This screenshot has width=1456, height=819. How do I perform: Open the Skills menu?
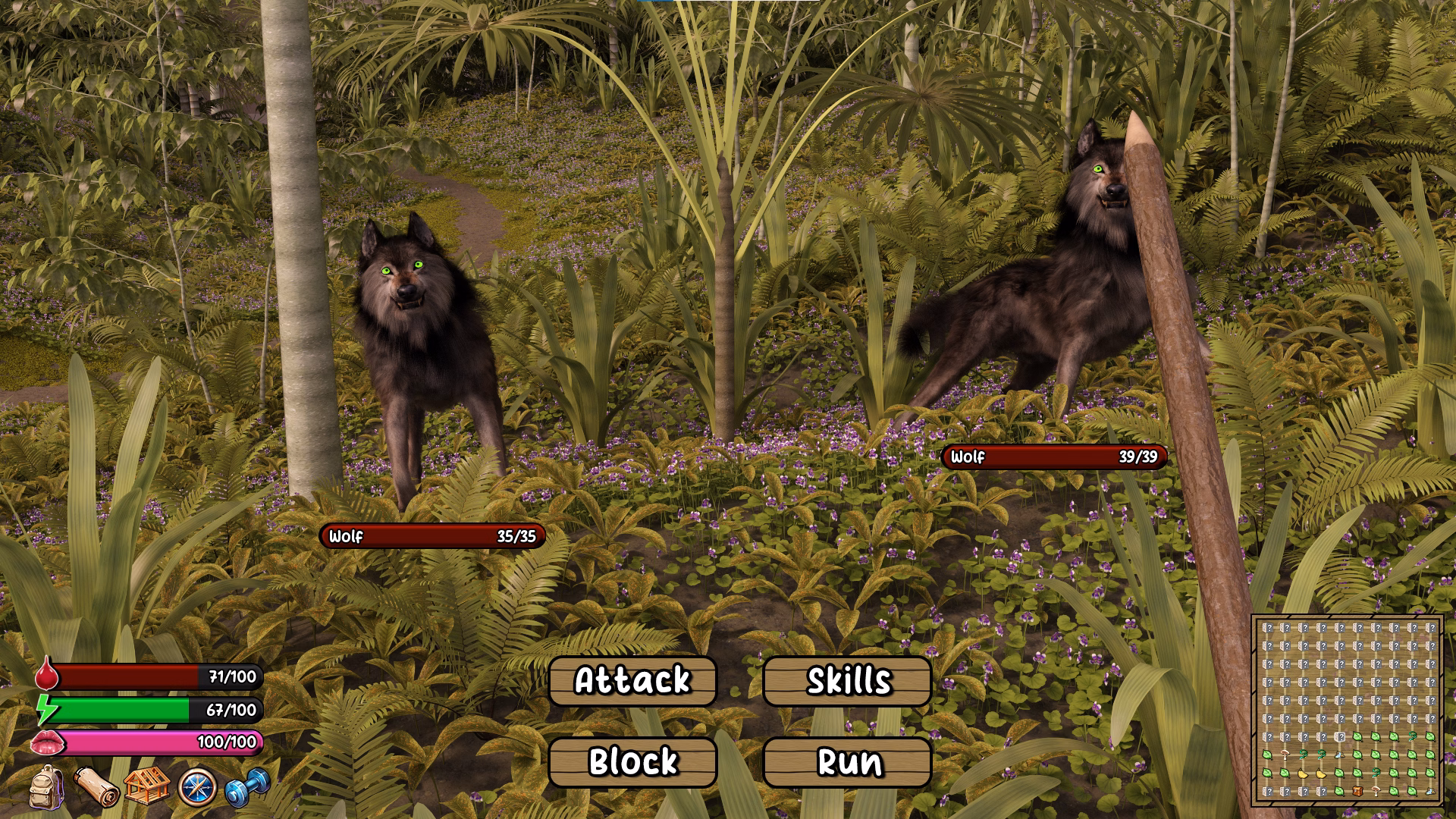pos(848,681)
